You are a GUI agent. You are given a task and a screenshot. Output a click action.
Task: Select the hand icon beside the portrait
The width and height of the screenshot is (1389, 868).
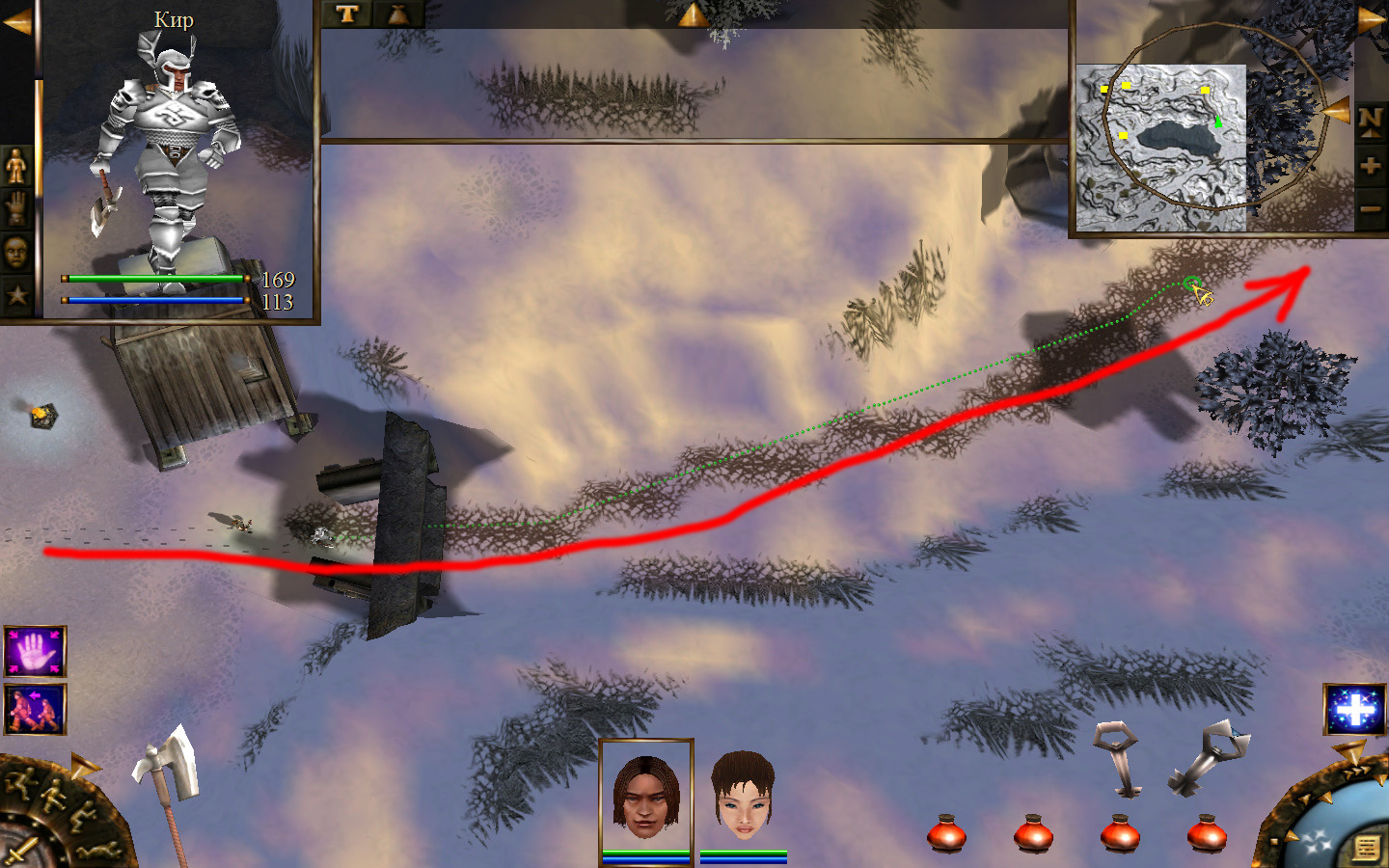[16, 208]
